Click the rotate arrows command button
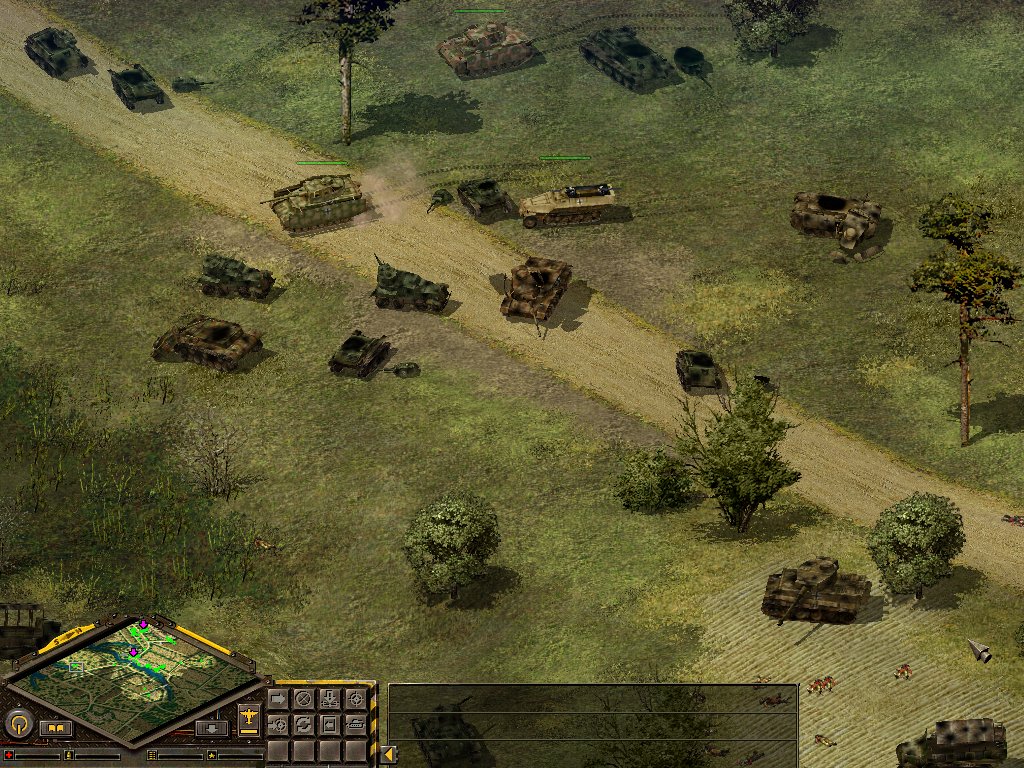Screen dimensions: 1024x768 (x=303, y=724)
